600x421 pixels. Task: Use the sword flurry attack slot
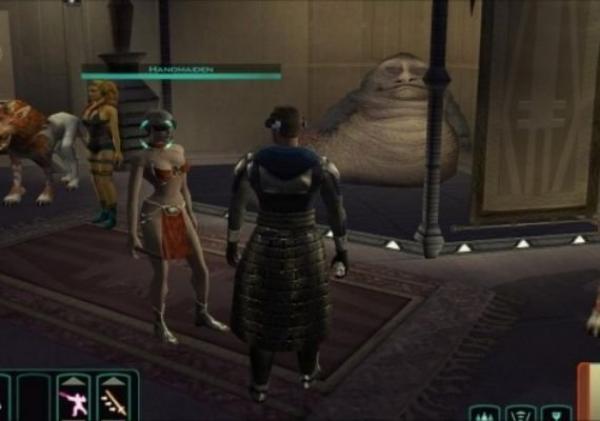point(112,405)
